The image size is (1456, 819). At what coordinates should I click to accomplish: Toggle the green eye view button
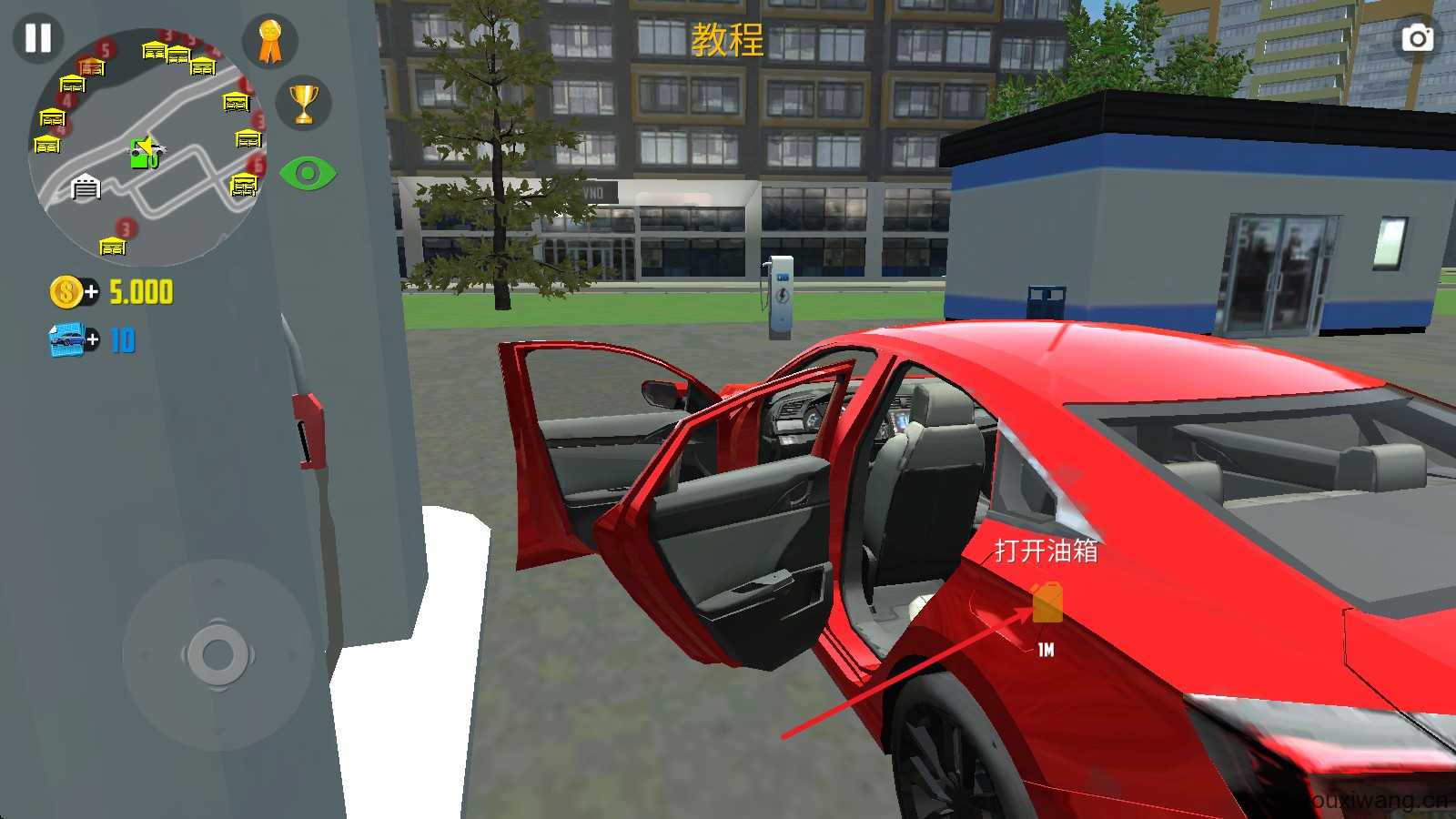click(308, 173)
